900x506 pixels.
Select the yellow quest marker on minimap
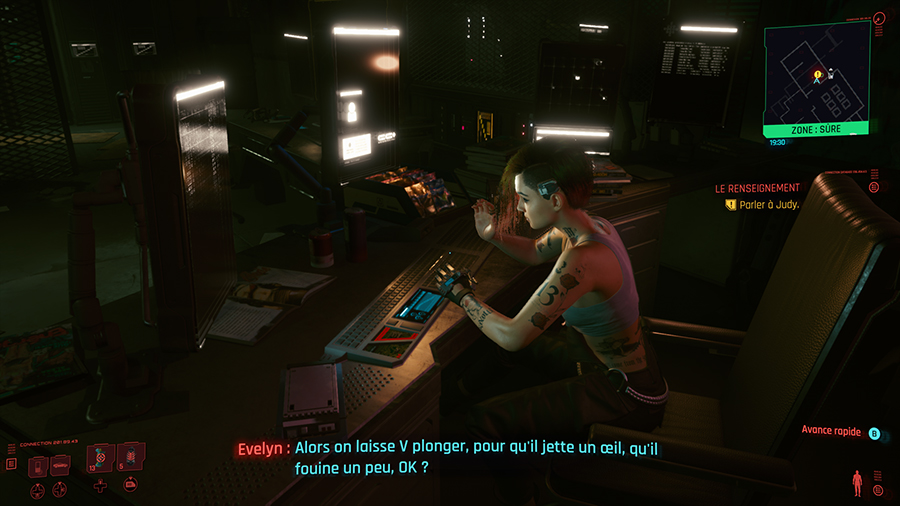click(817, 73)
